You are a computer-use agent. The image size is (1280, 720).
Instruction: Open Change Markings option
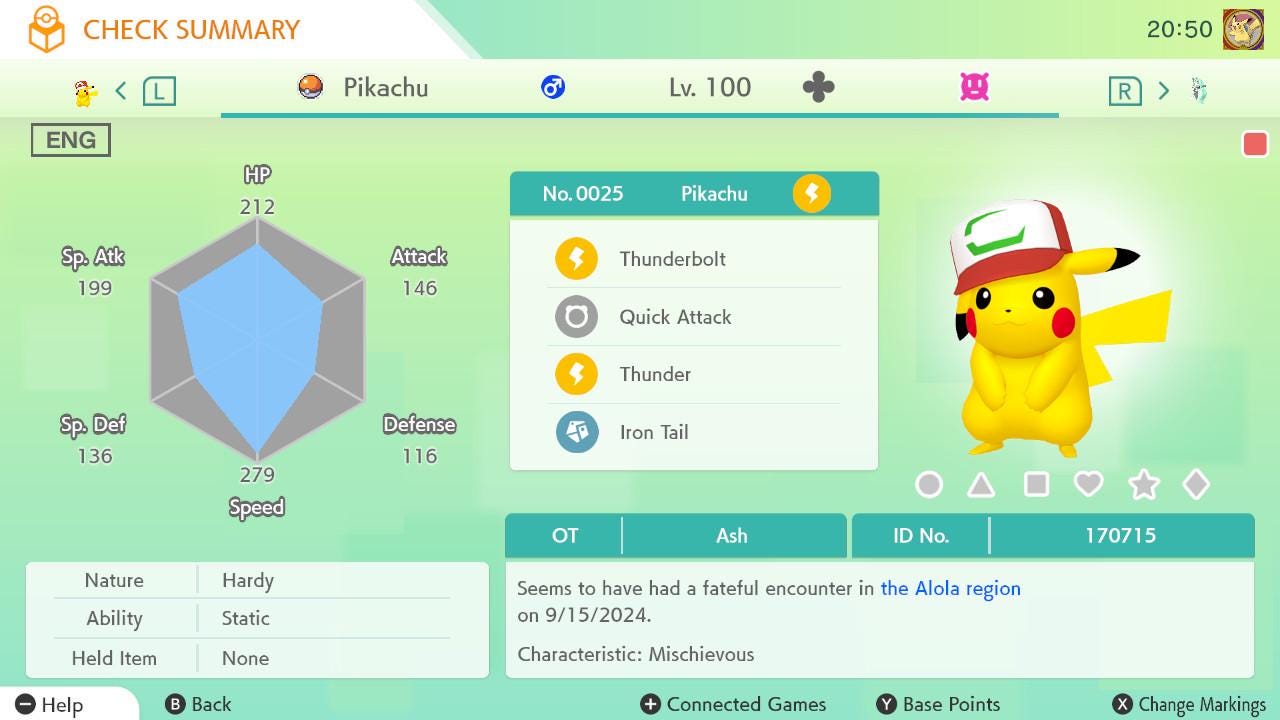(x=1190, y=704)
